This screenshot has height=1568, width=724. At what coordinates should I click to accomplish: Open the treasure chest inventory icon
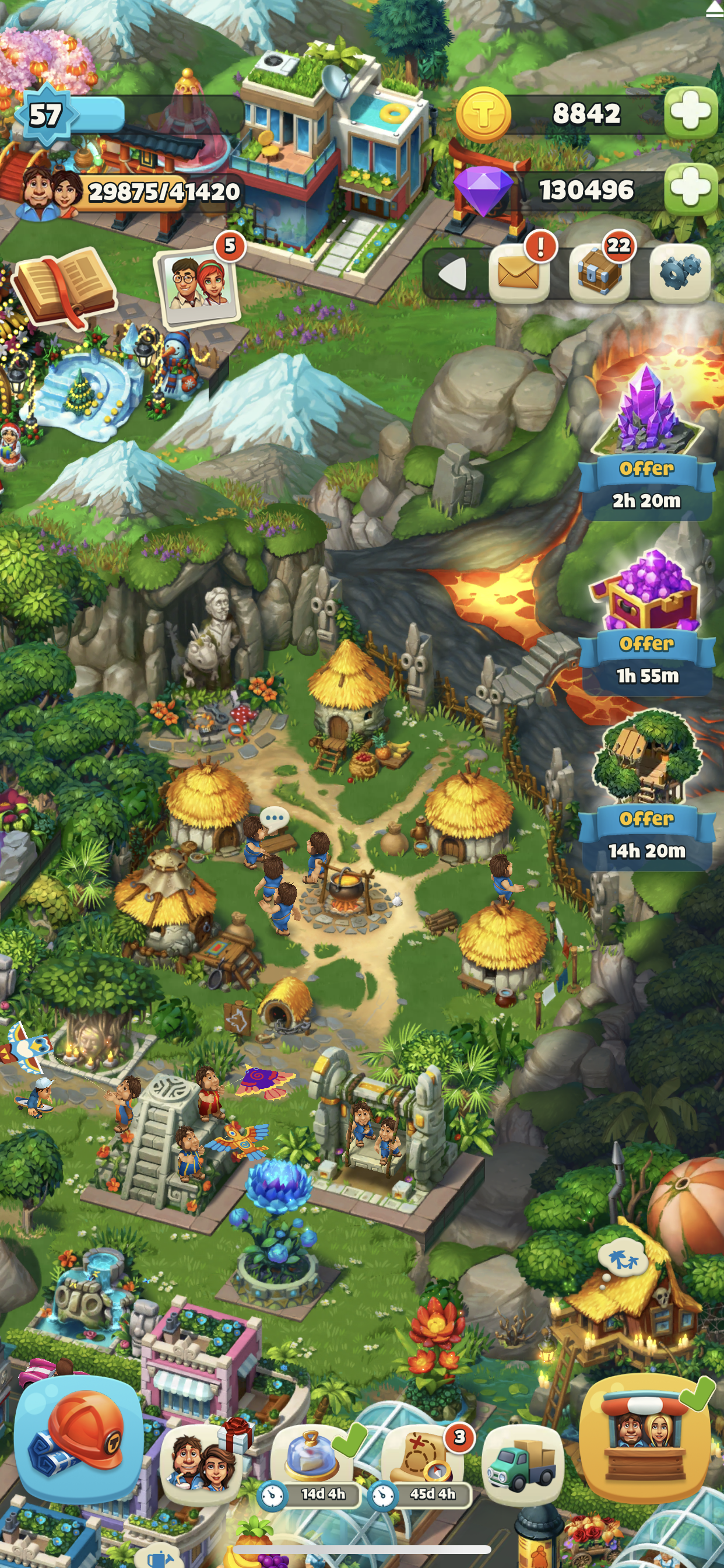click(599, 274)
